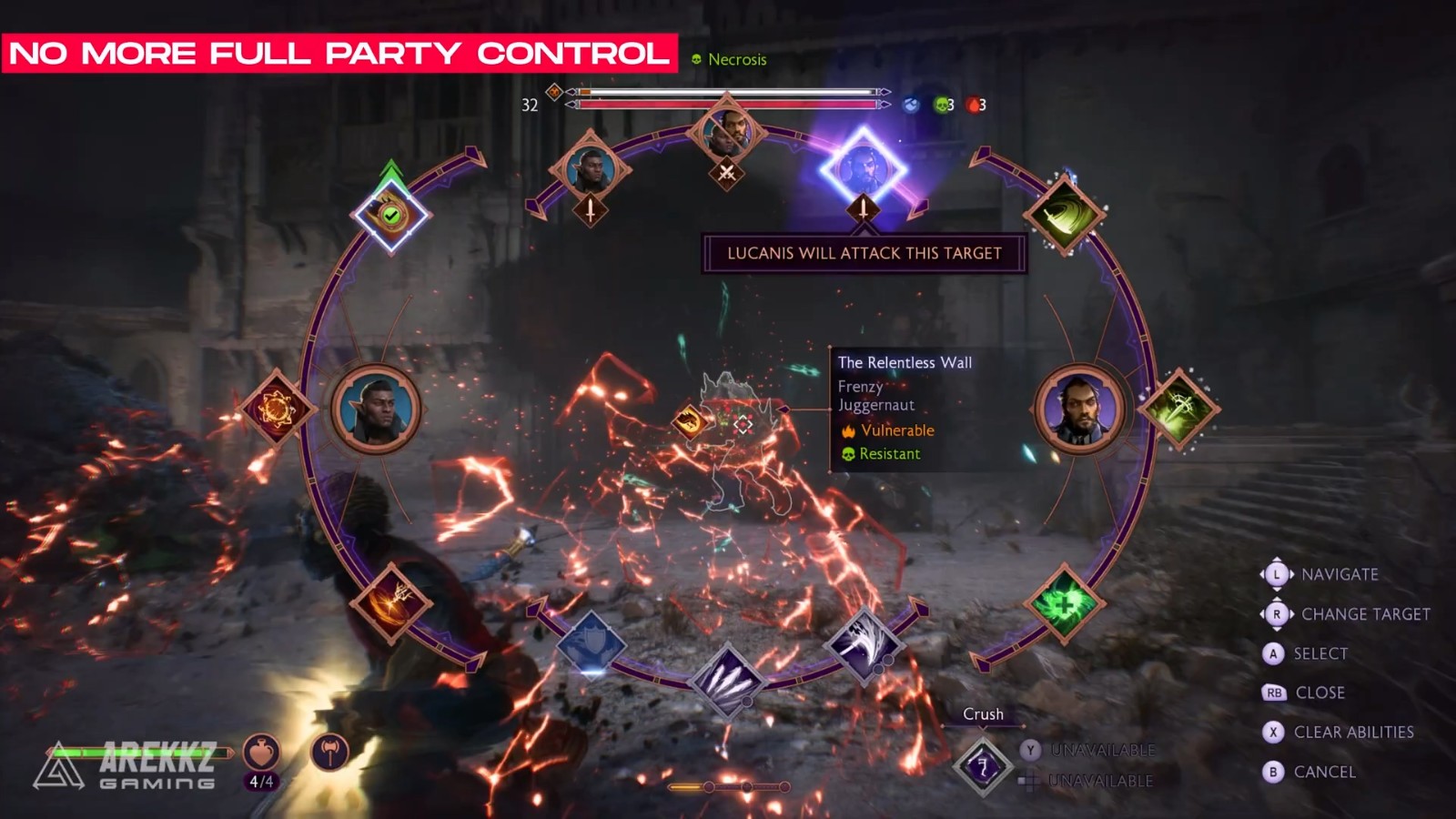Select Lucanis's portrait on the wheel's right side

click(x=1079, y=409)
